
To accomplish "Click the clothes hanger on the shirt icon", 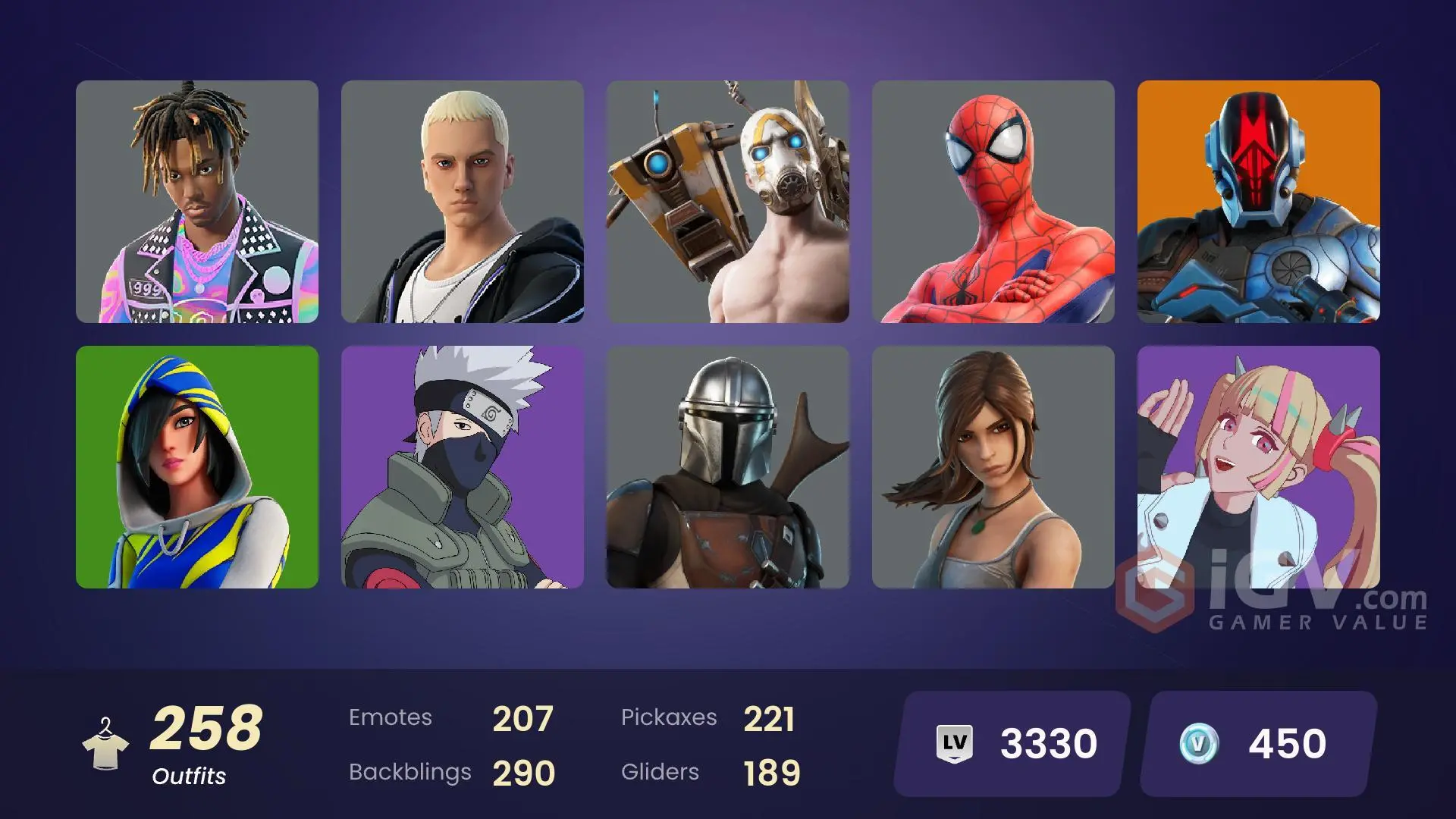I will coord(106,724).
